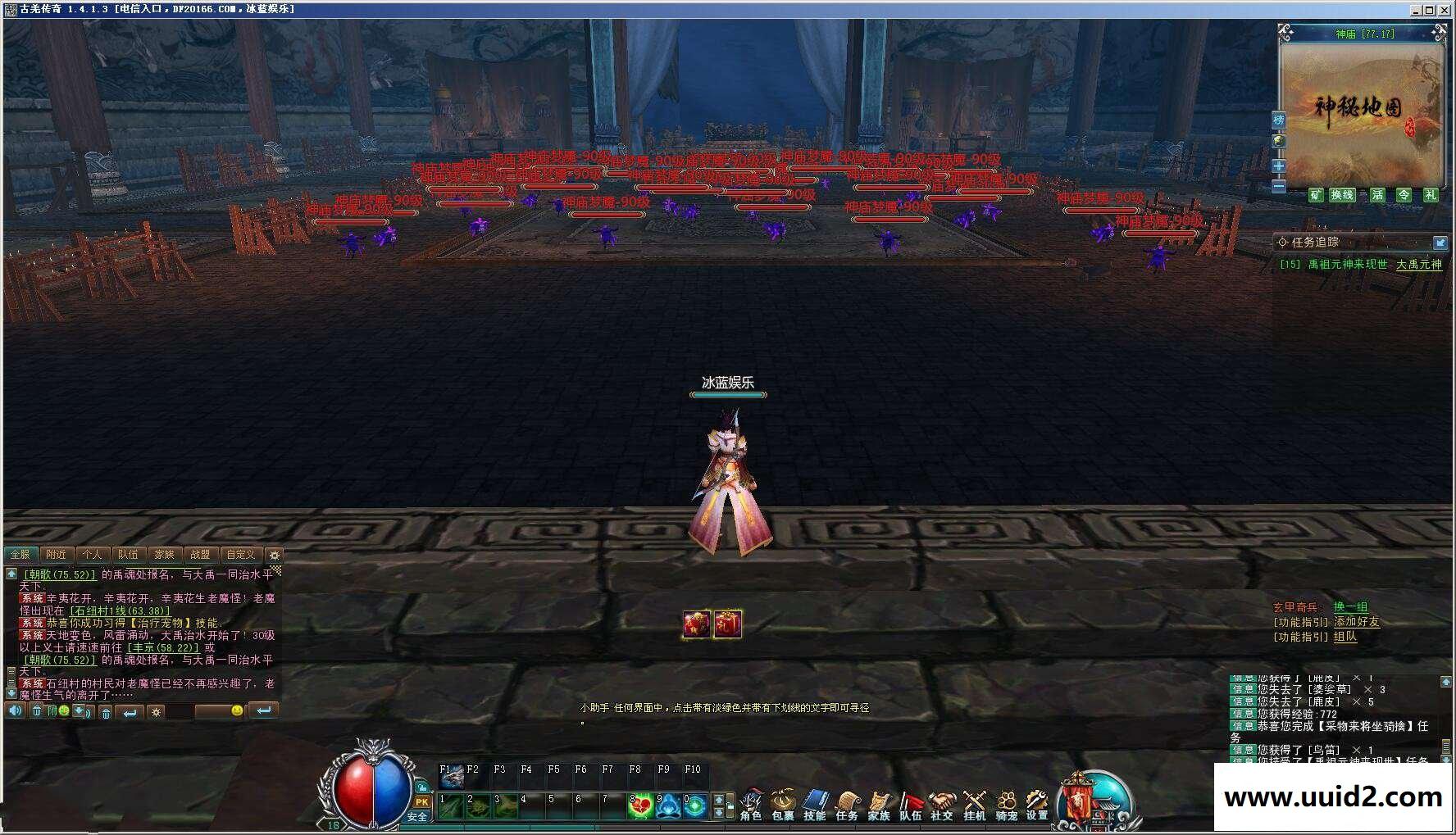Open the 技能 skills book
This screenshot has height=835, width=1456.
point(814,804)
